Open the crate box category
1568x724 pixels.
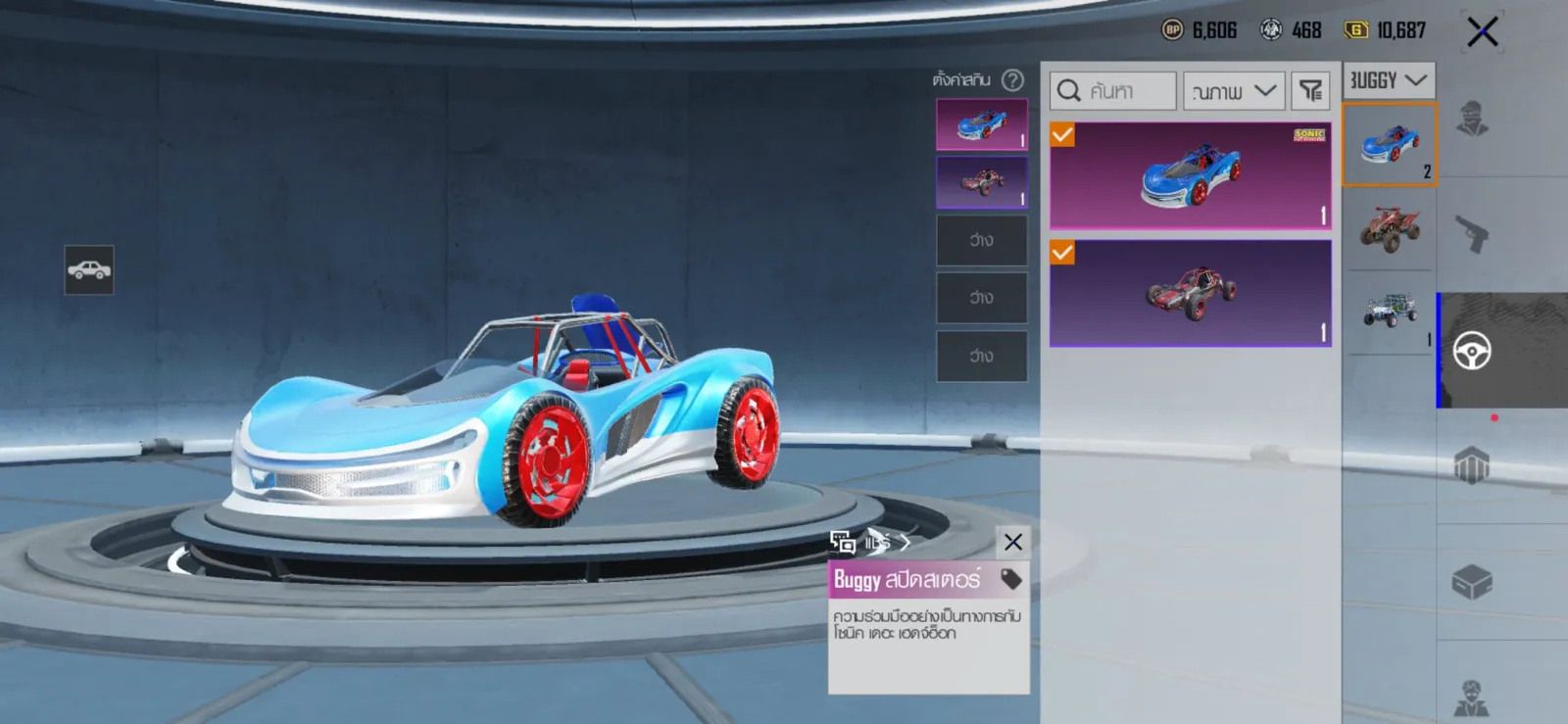1472,582
